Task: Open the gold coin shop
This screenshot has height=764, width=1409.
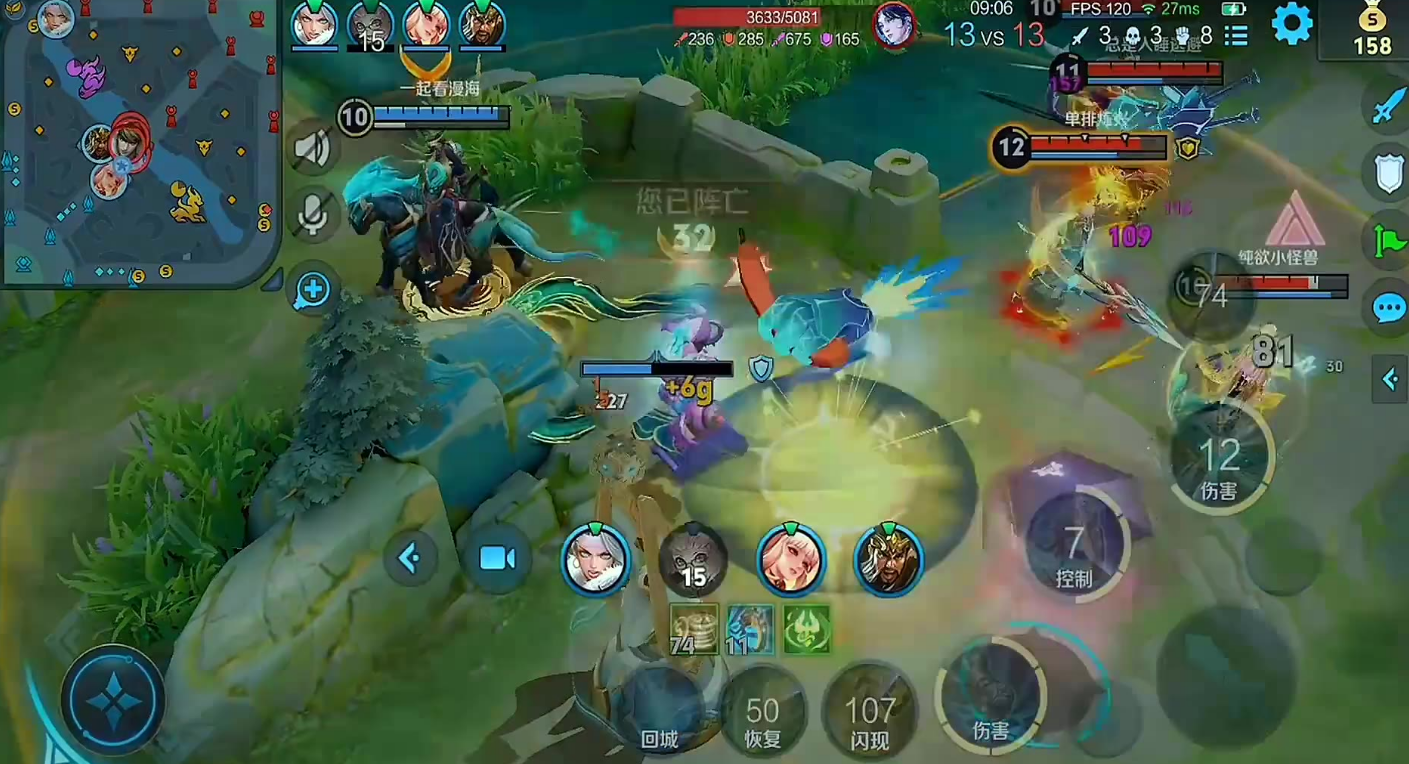Action: (1372, 30)
